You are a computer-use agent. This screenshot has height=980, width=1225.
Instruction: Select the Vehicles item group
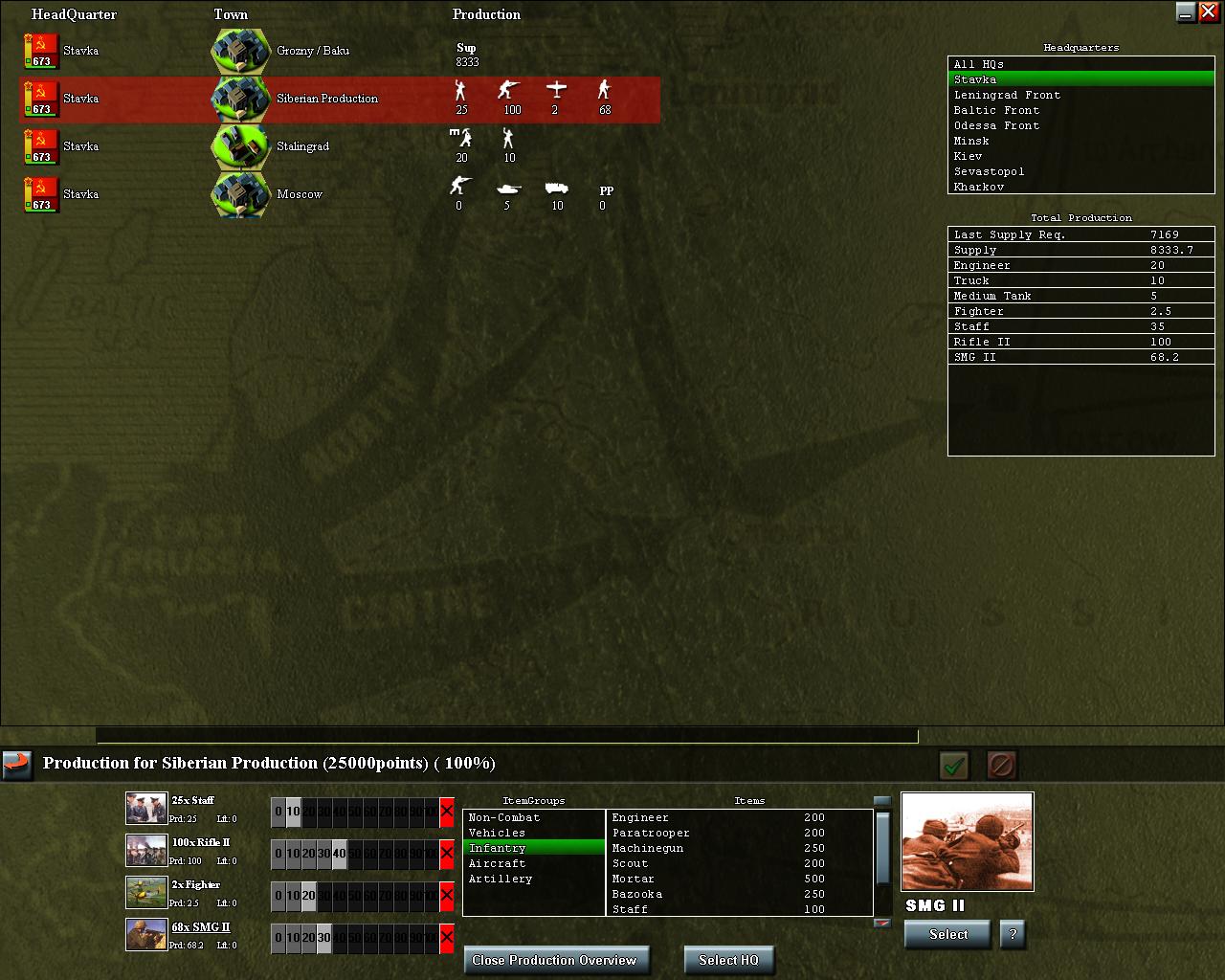(x=499, y=833)
